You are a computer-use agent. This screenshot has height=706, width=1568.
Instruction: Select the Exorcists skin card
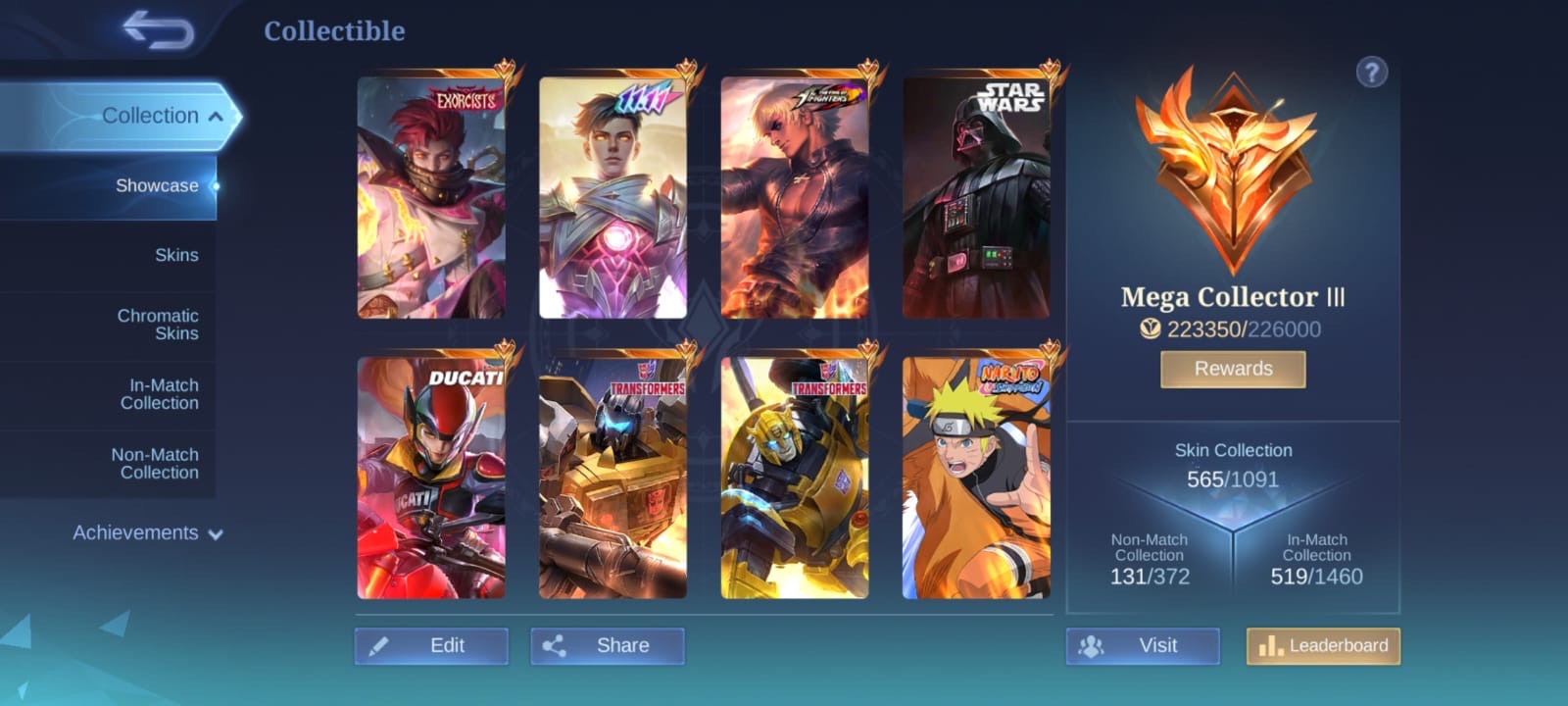431,198
